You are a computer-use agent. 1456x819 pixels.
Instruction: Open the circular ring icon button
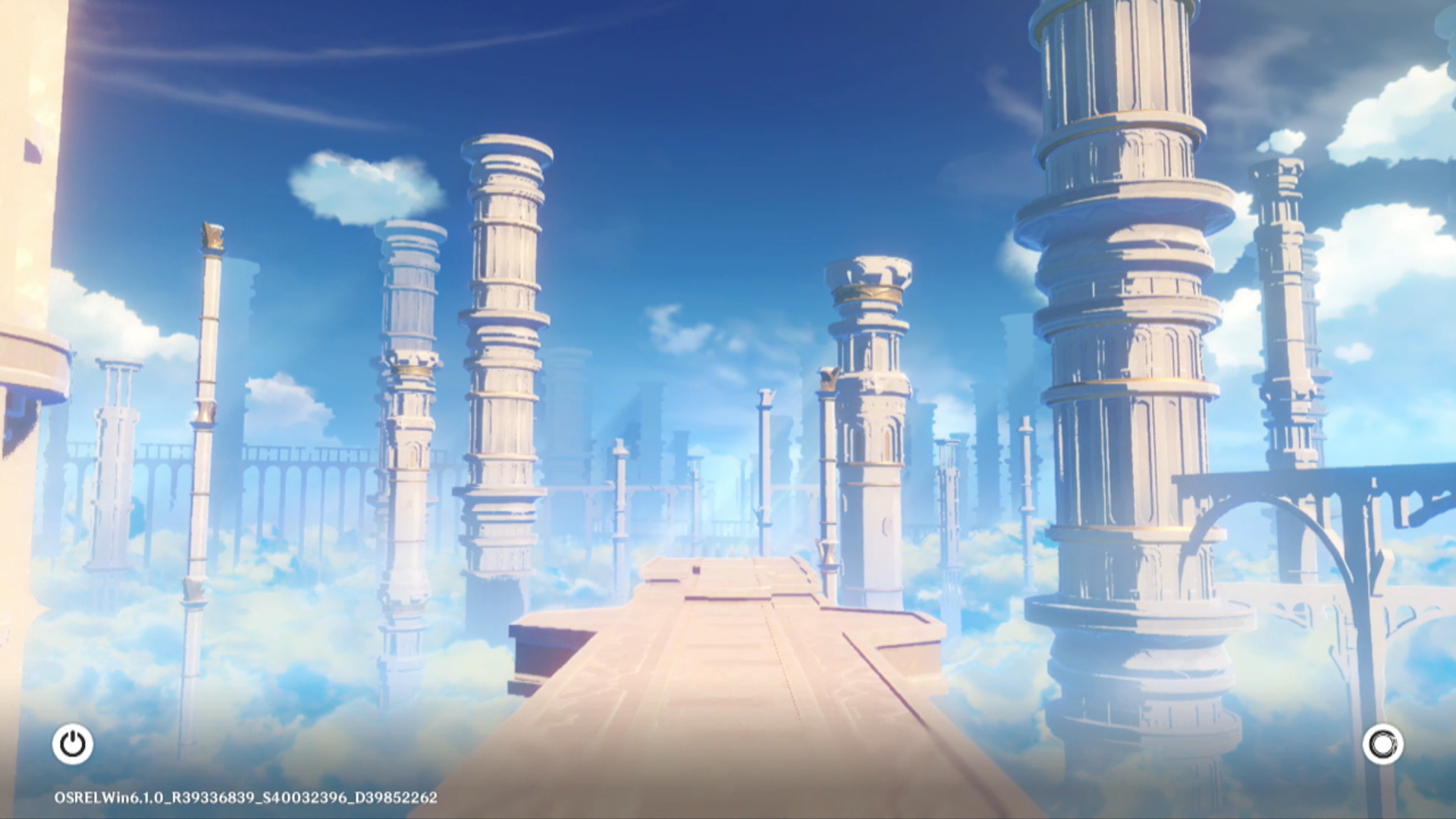pos(1382,744)
